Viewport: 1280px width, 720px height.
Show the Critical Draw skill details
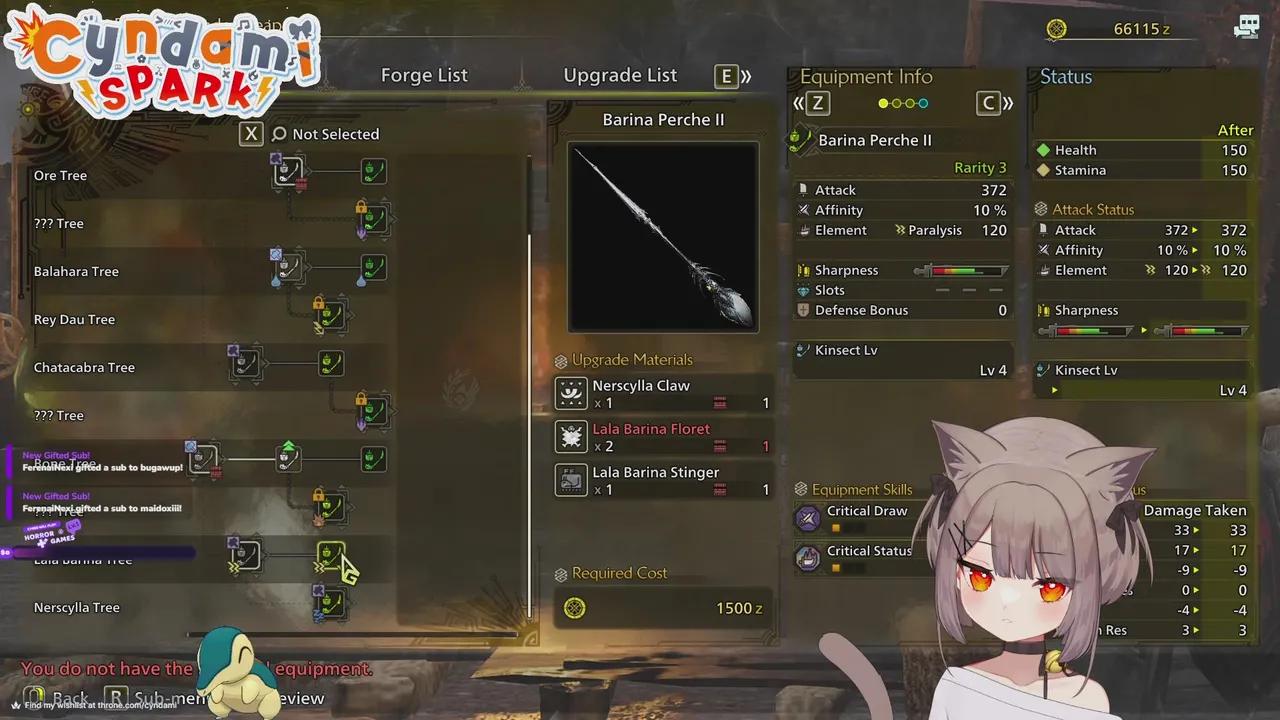pyautogui.click(x=866, y=511)
